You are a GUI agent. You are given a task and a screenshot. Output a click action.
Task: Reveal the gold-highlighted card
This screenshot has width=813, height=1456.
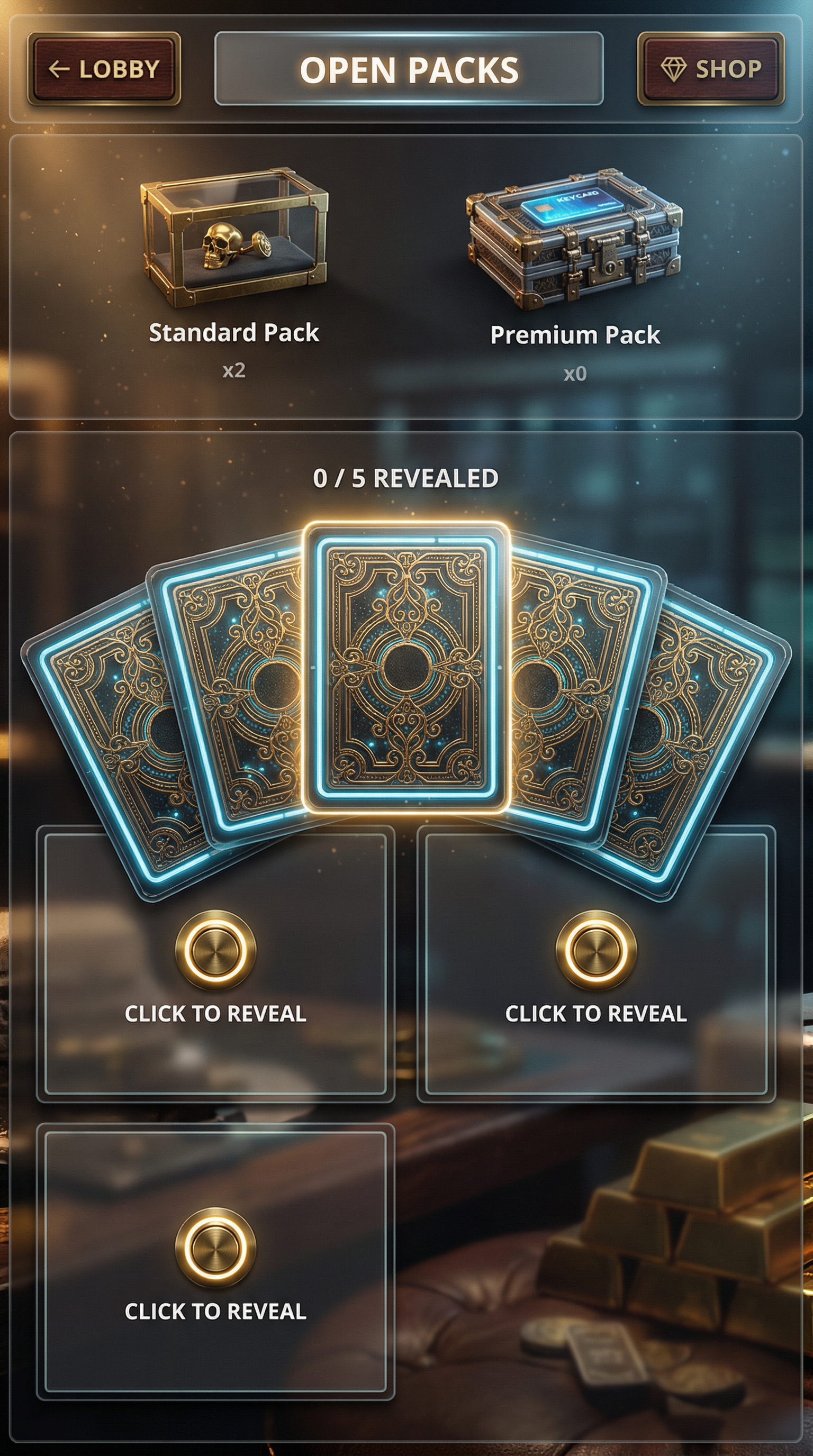406,667
